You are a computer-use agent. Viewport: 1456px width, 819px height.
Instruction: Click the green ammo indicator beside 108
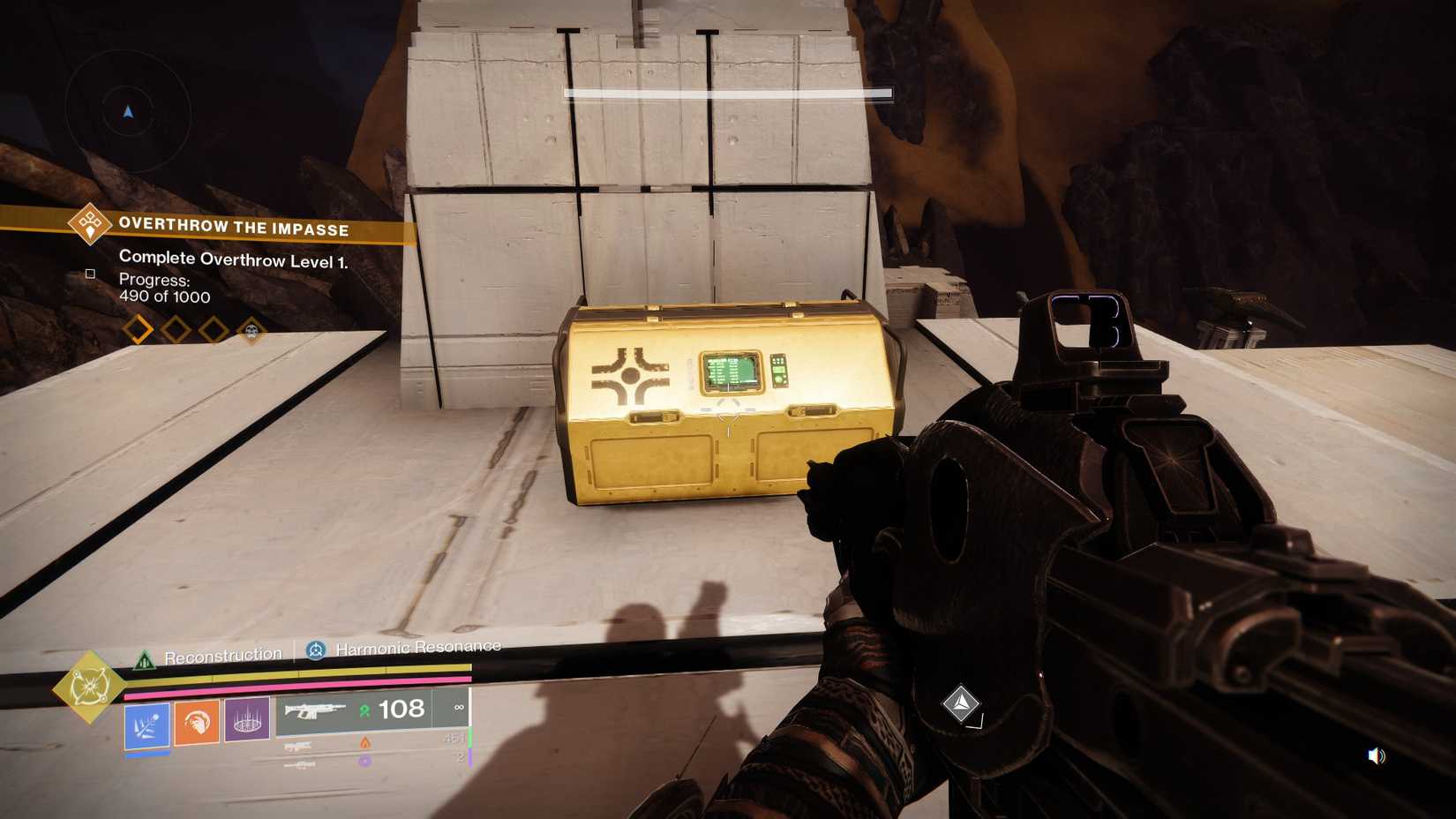point(365,710)
